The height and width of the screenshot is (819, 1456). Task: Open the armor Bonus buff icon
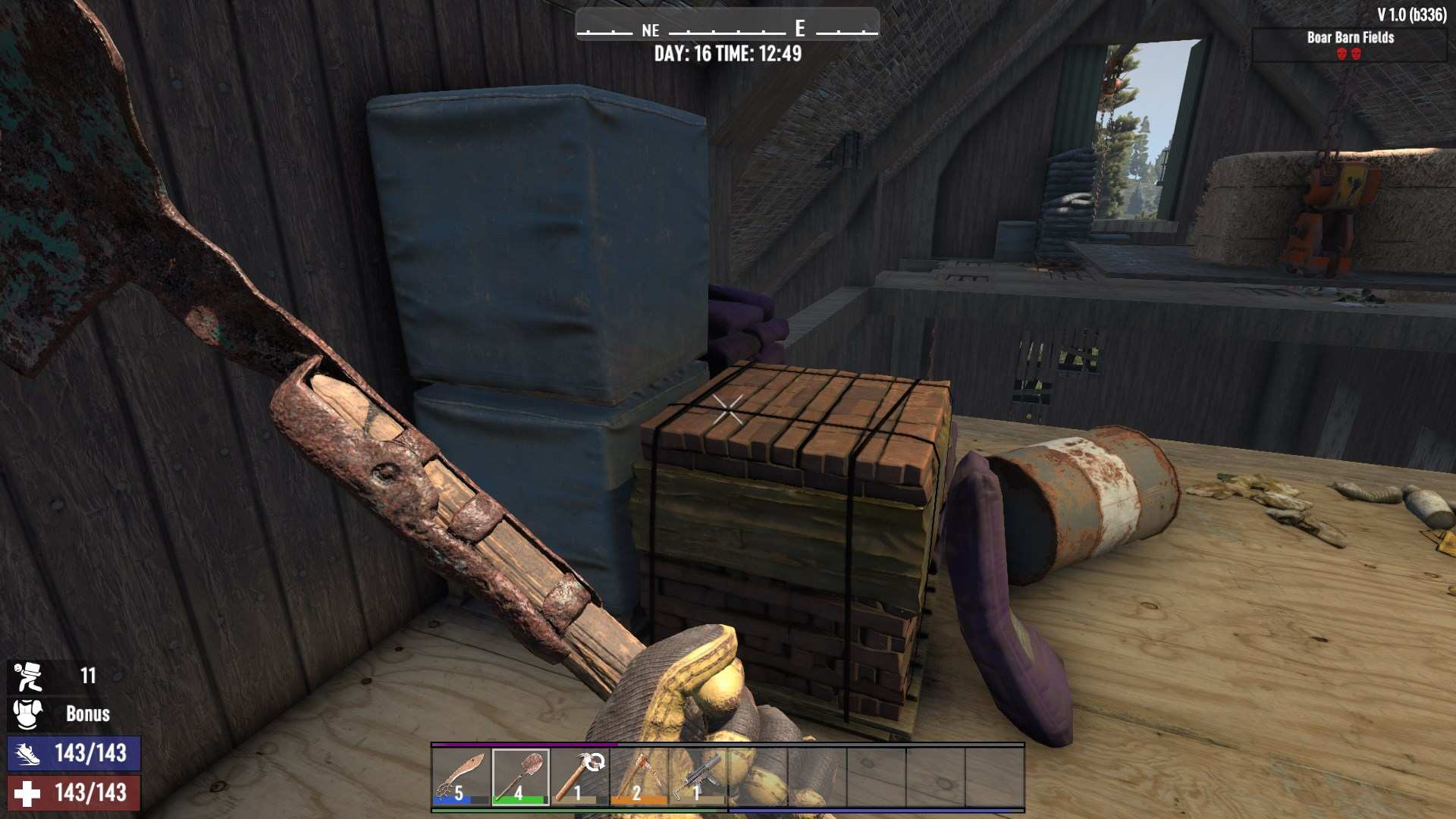pos(29,714)
